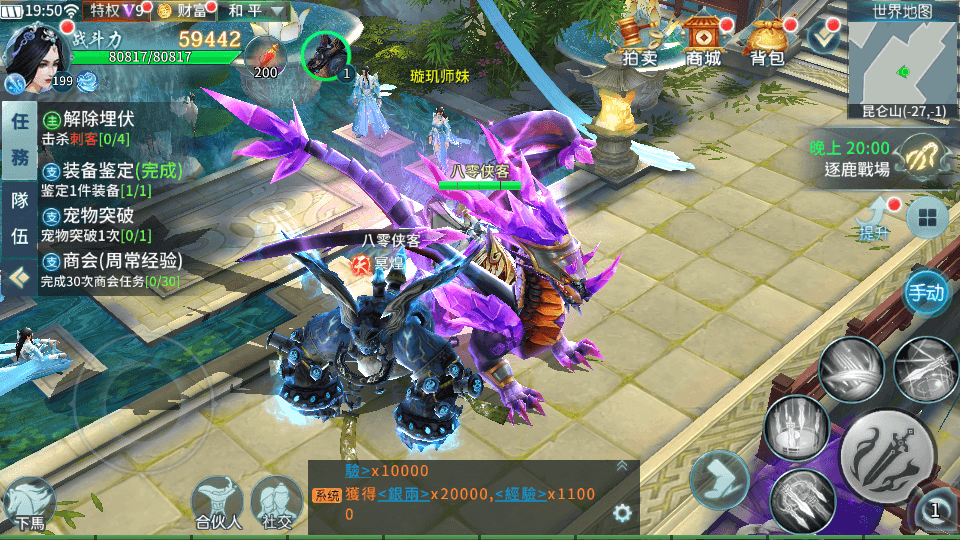
Task: Open the 拍卖 auction house
Action: [639, 42]
